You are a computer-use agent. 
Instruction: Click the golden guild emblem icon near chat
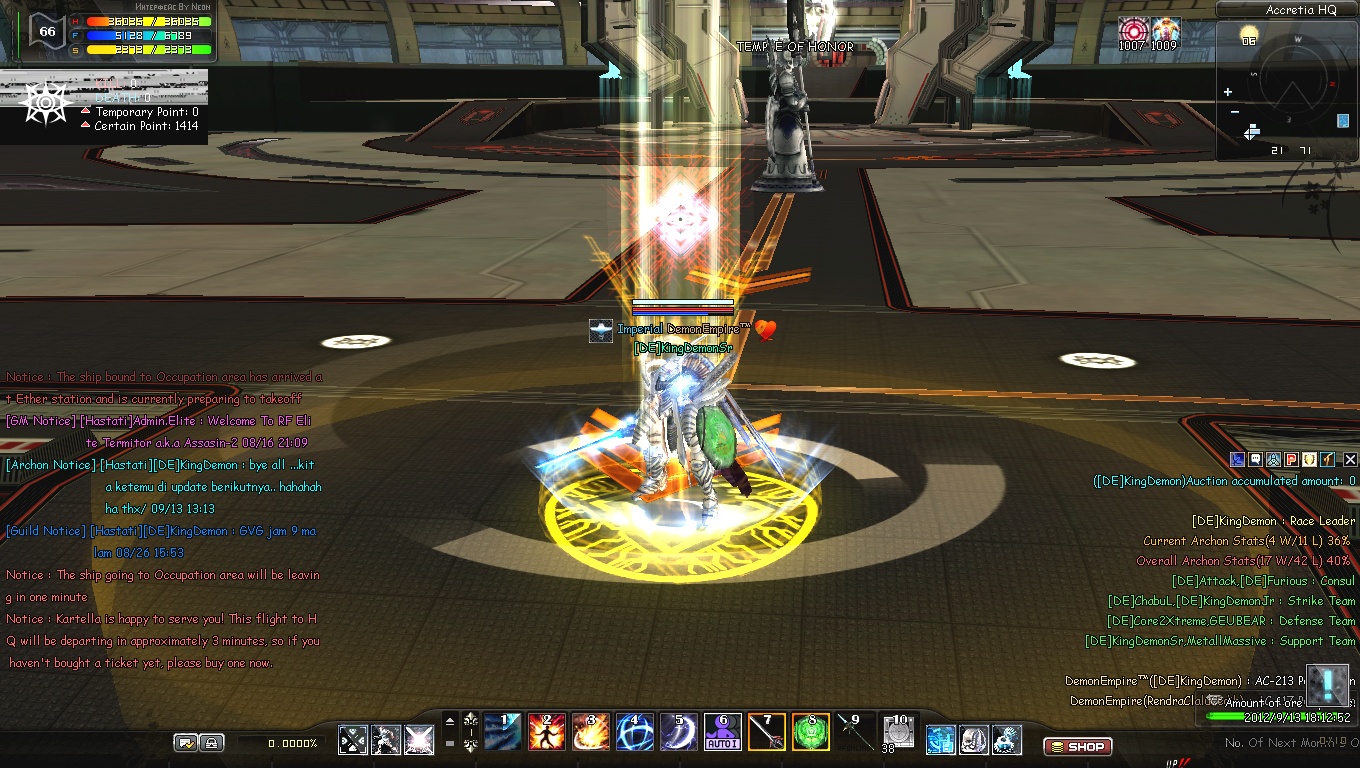1309,459
